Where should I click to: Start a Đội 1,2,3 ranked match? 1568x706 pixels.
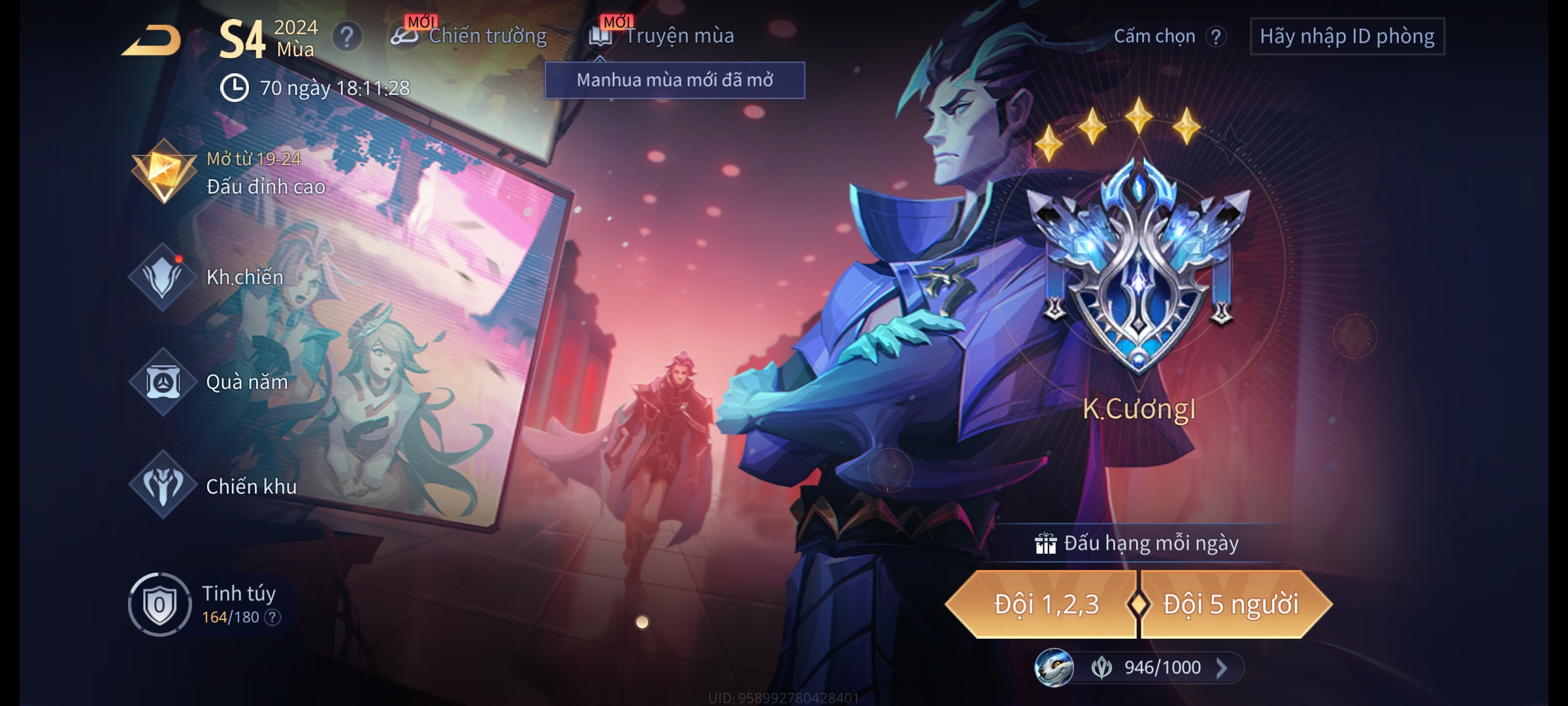(x=1044, y=605)
